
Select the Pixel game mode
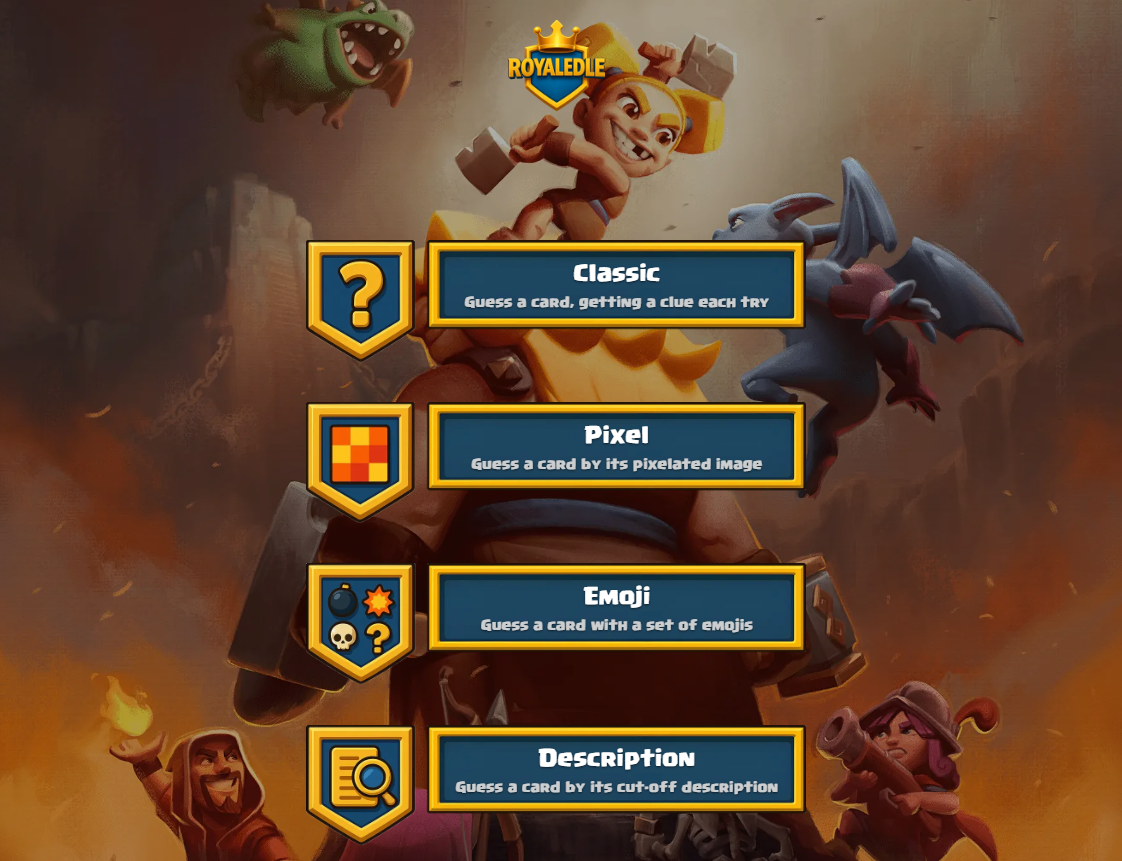[616, 446]
